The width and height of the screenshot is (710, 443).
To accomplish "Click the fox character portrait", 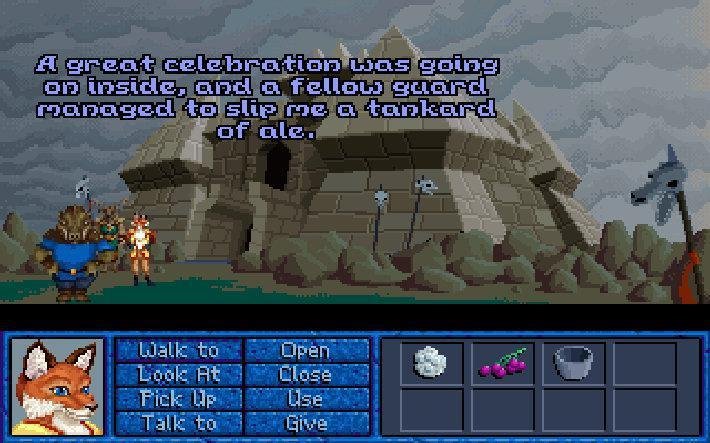I will 57,385.
